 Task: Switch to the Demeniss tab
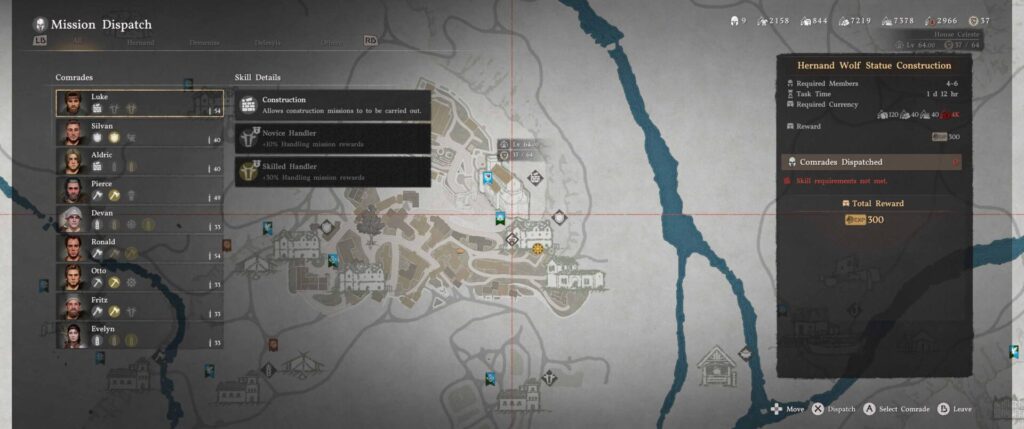[204, 42]
